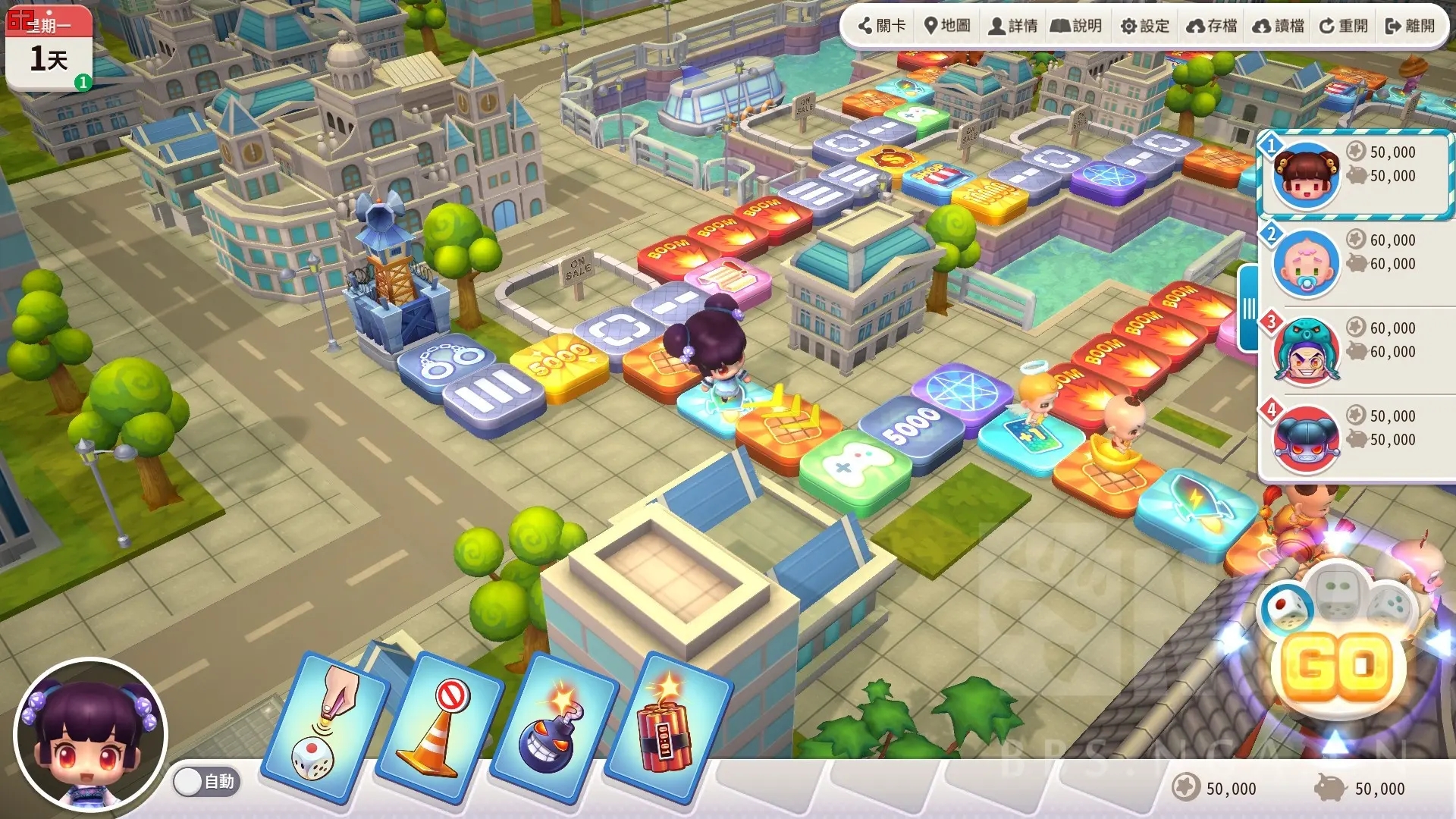Restart the match with 重開

[1344, 26]
